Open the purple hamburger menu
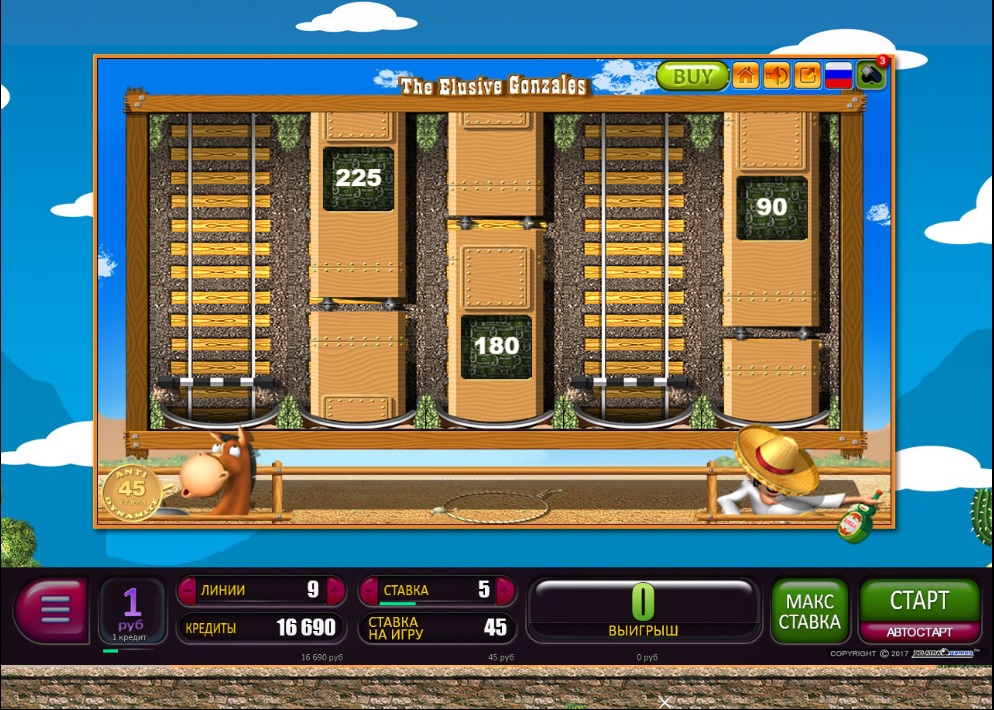 tap(53, 608)
